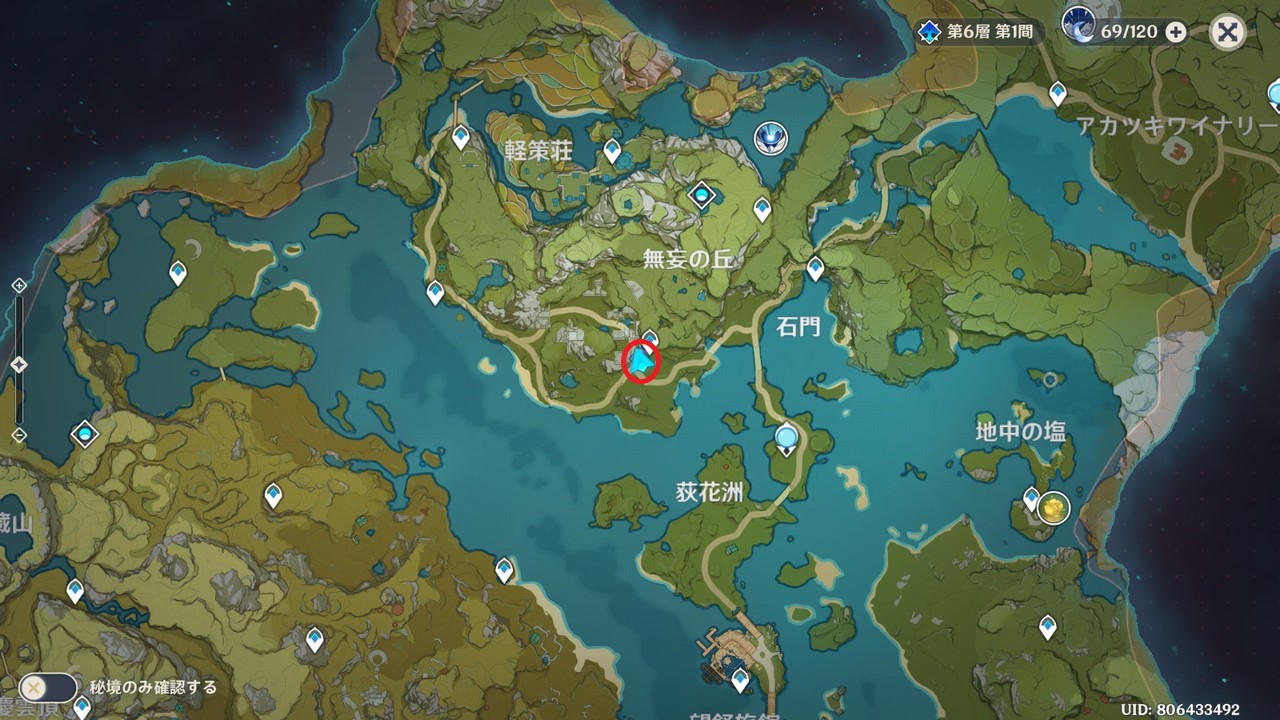The height and width of the screenshot is (720, 1280).
Task: Toggle the 秘境のみ確認する switch
Action: 47,687
